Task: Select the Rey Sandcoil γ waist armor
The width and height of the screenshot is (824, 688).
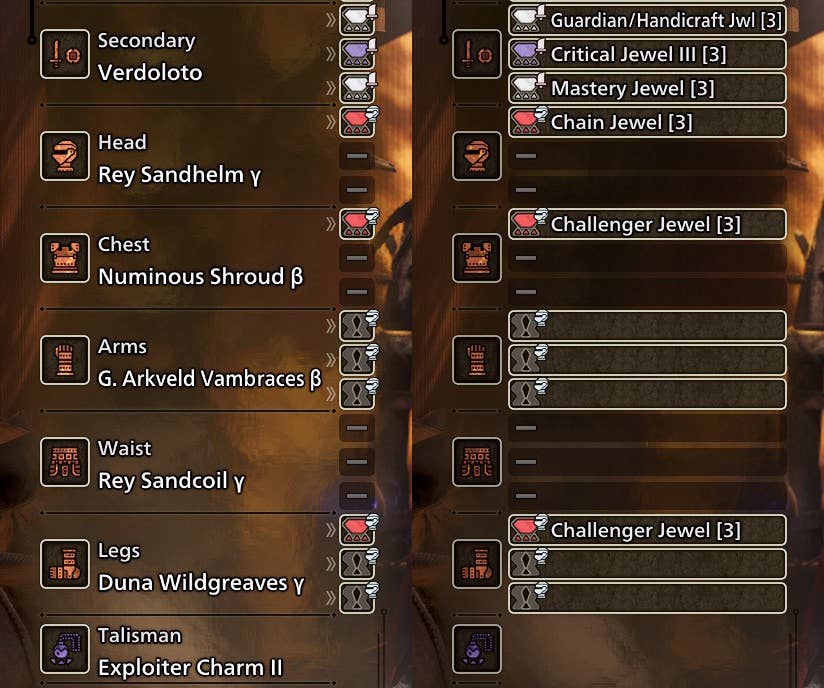Action: tap(171, 480)
